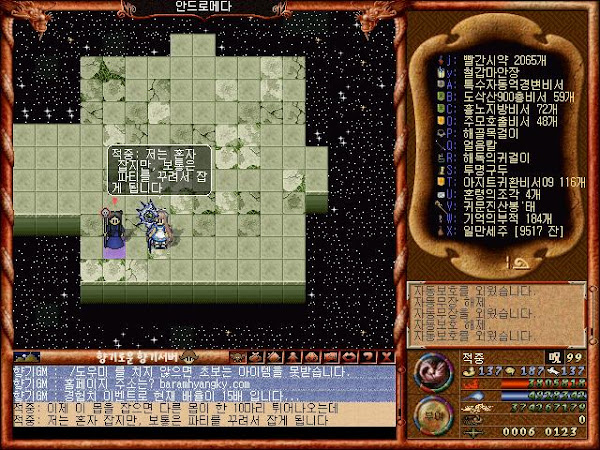
Task: Select the 빨간시약 red potion entry
Action: 490,61
